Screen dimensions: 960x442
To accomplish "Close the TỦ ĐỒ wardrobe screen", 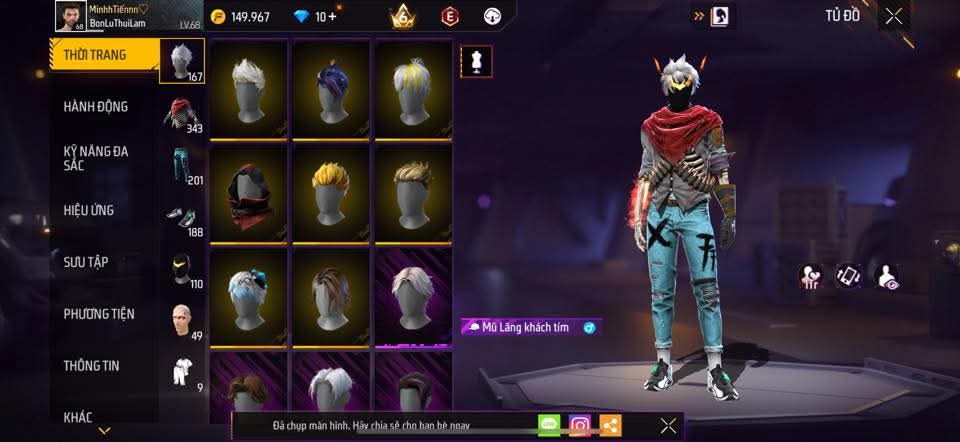I will (894, 16).
